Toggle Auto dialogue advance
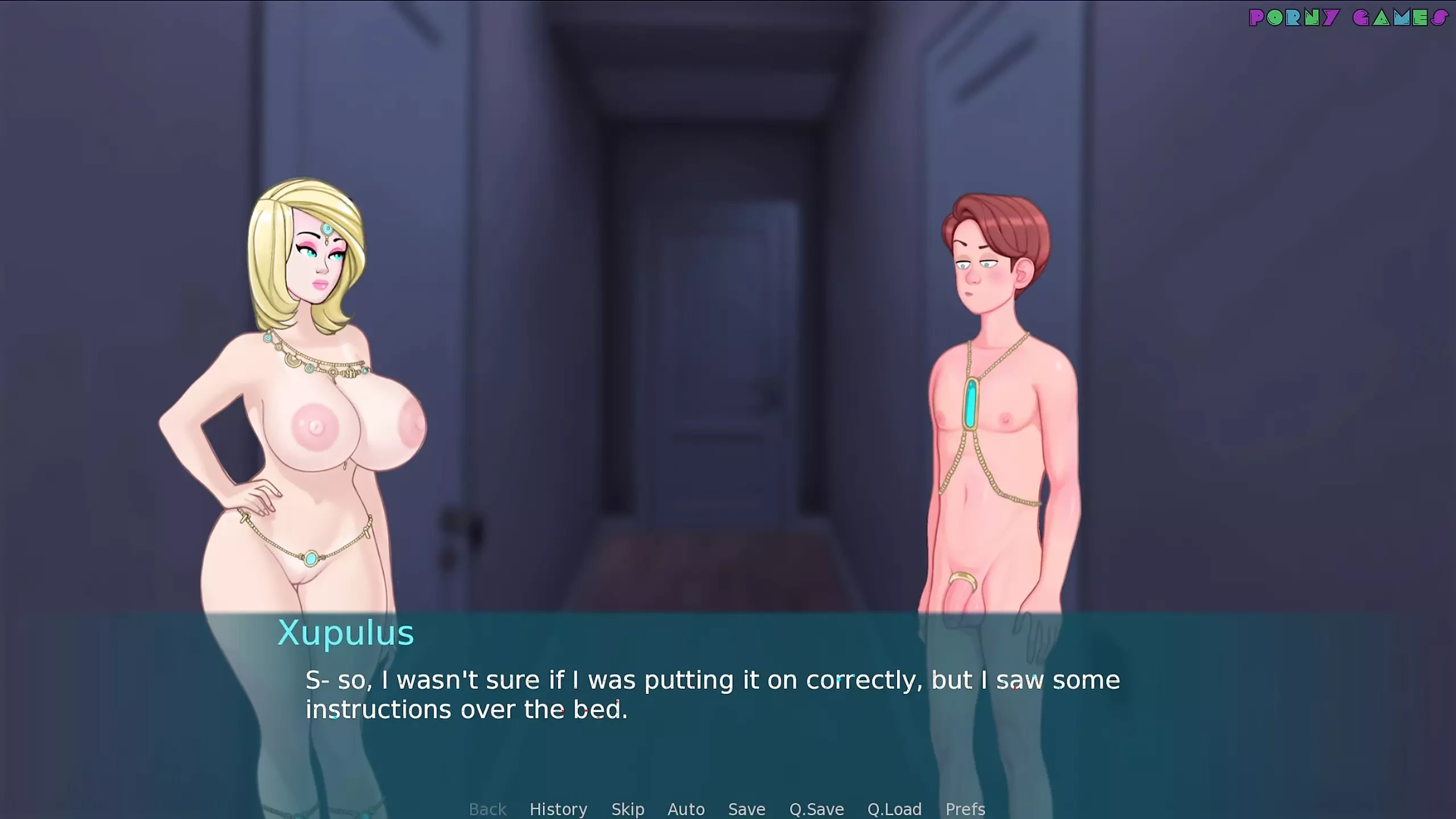Viewport: 1456px width, 819px height. click(686, 809)
